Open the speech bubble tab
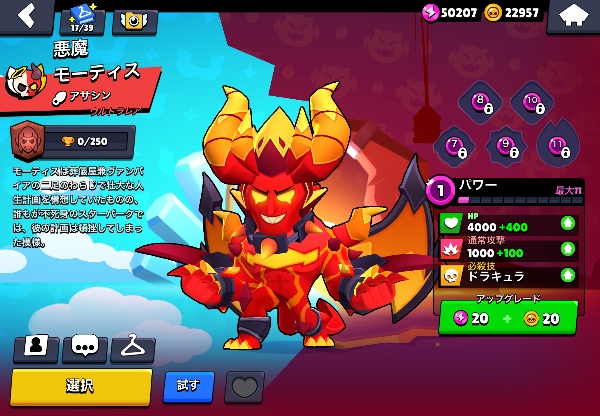 (84, 347)
